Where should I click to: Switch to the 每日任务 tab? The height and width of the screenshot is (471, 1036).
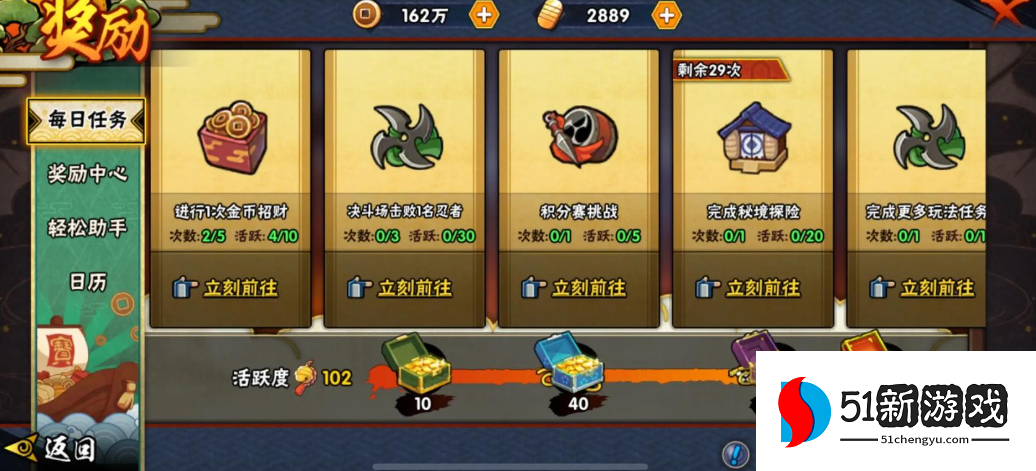87,120
